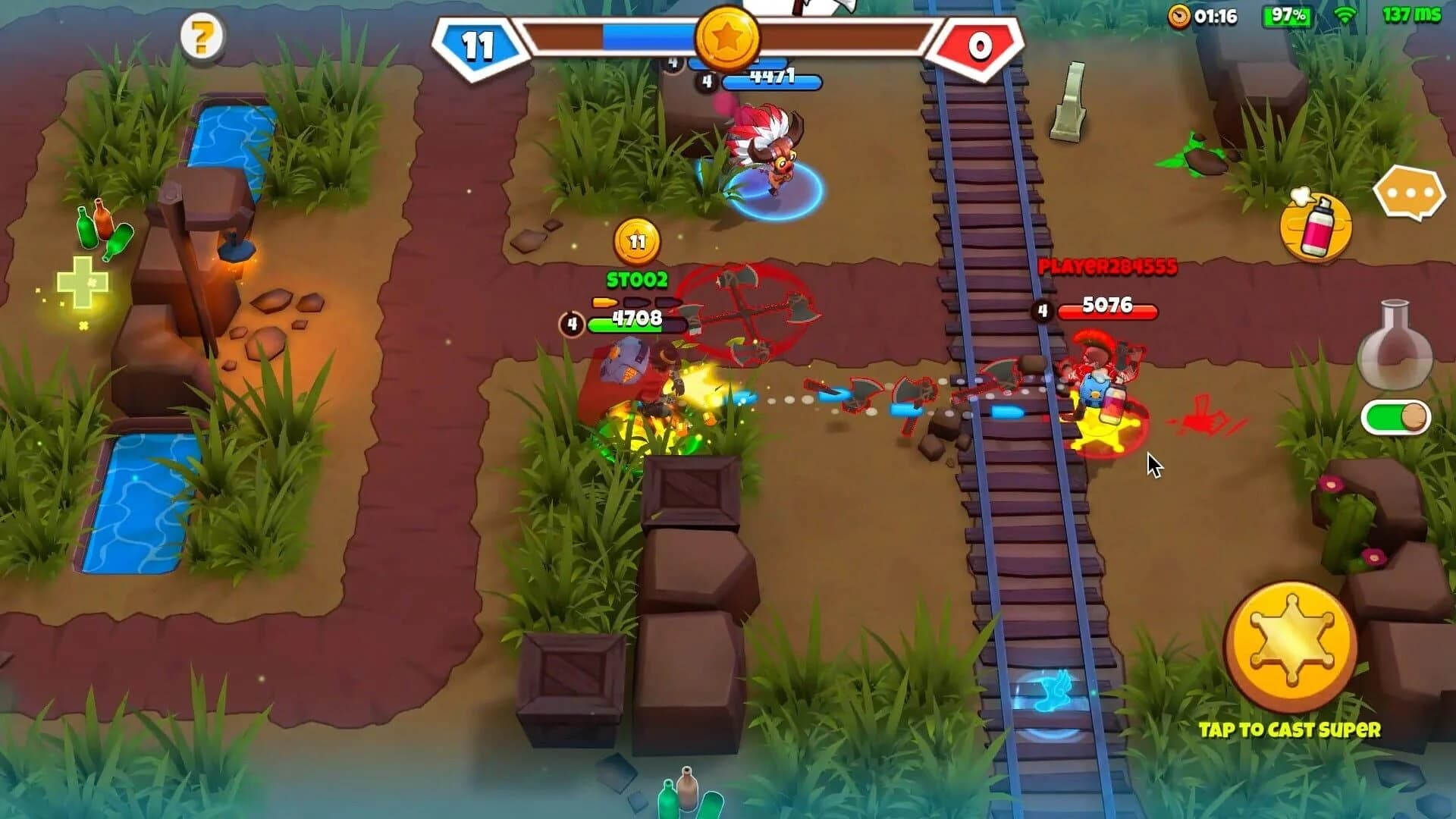1456x819 pixels.
Task: Click the coin counter showing 11 above STOO2
Action: click(635, 242)
